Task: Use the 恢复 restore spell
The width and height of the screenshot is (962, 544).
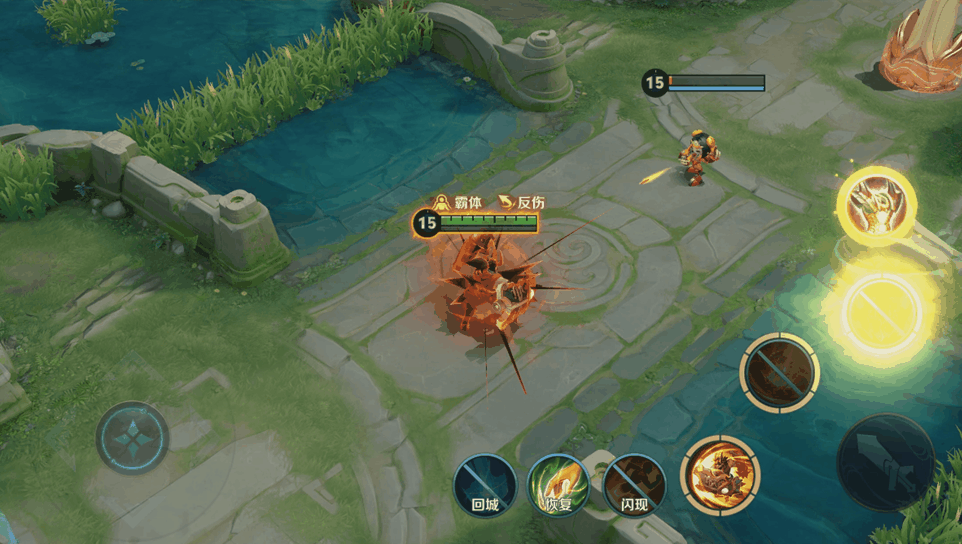Action: pyautogui.click(x=559, y=485)
